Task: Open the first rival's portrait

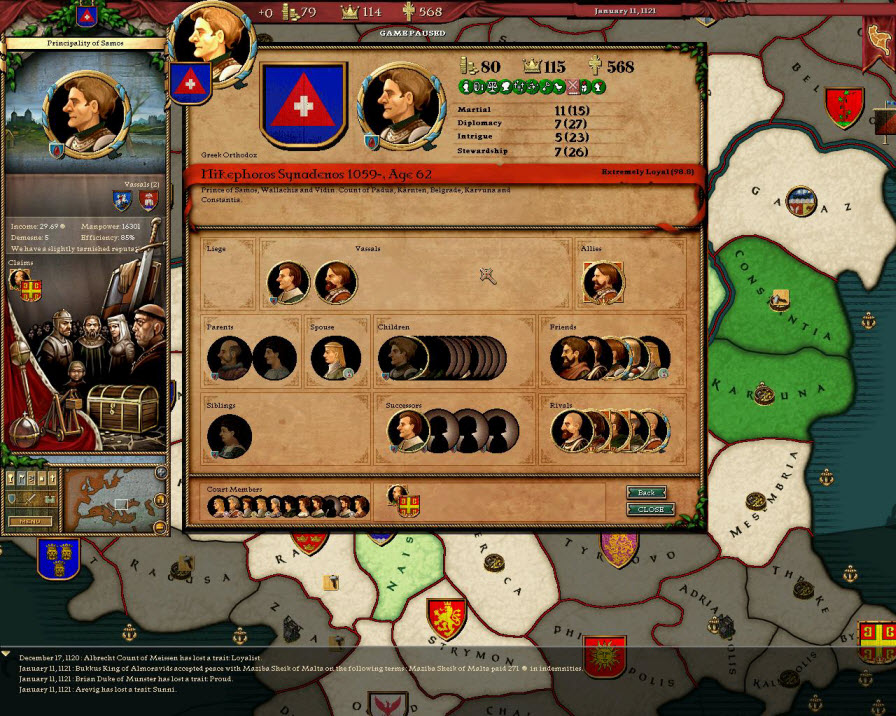Action: click(x=572, y=430)
